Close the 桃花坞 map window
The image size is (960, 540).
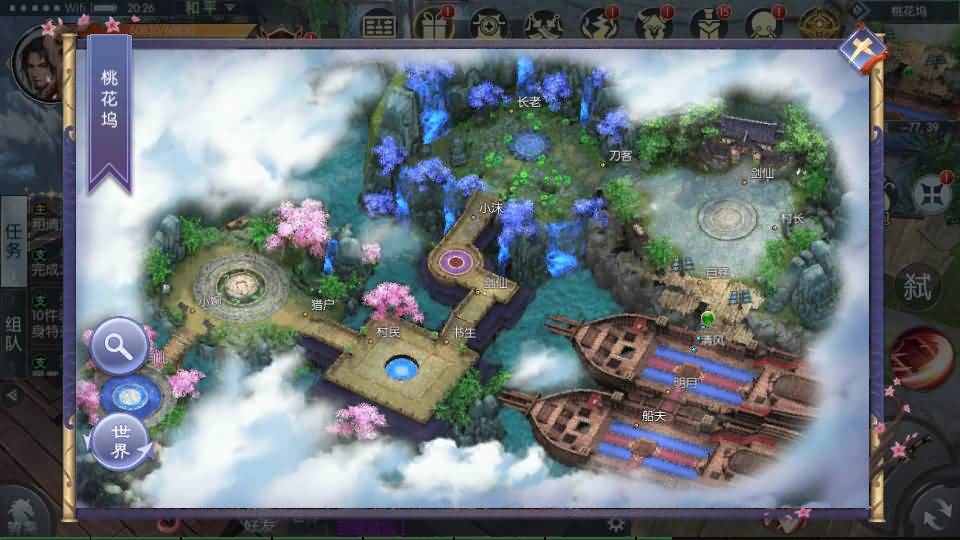point(862,47)
